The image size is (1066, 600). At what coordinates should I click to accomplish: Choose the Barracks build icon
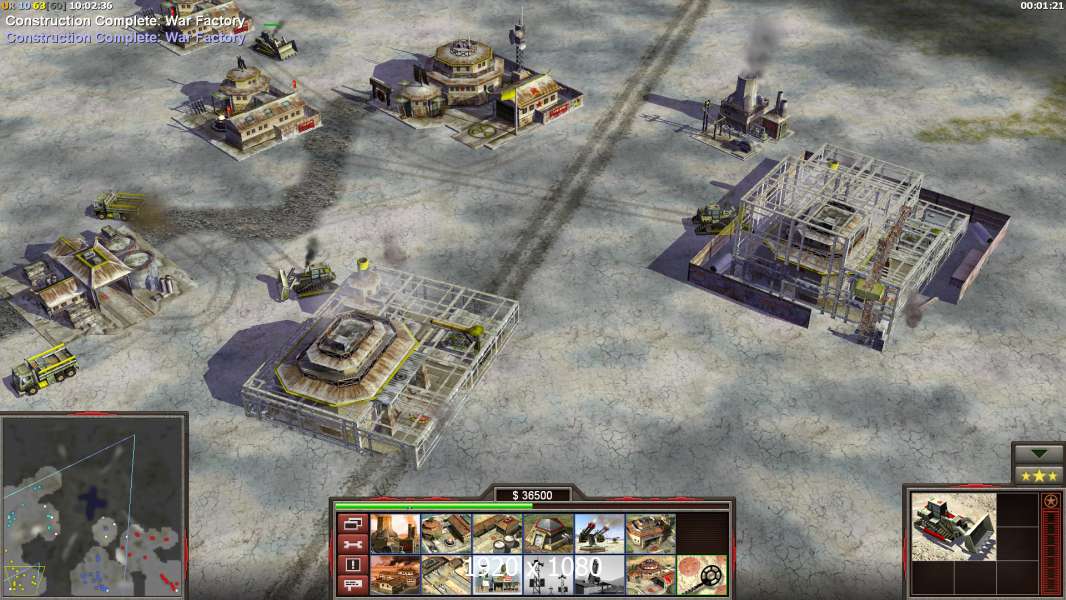pos(446,533)
